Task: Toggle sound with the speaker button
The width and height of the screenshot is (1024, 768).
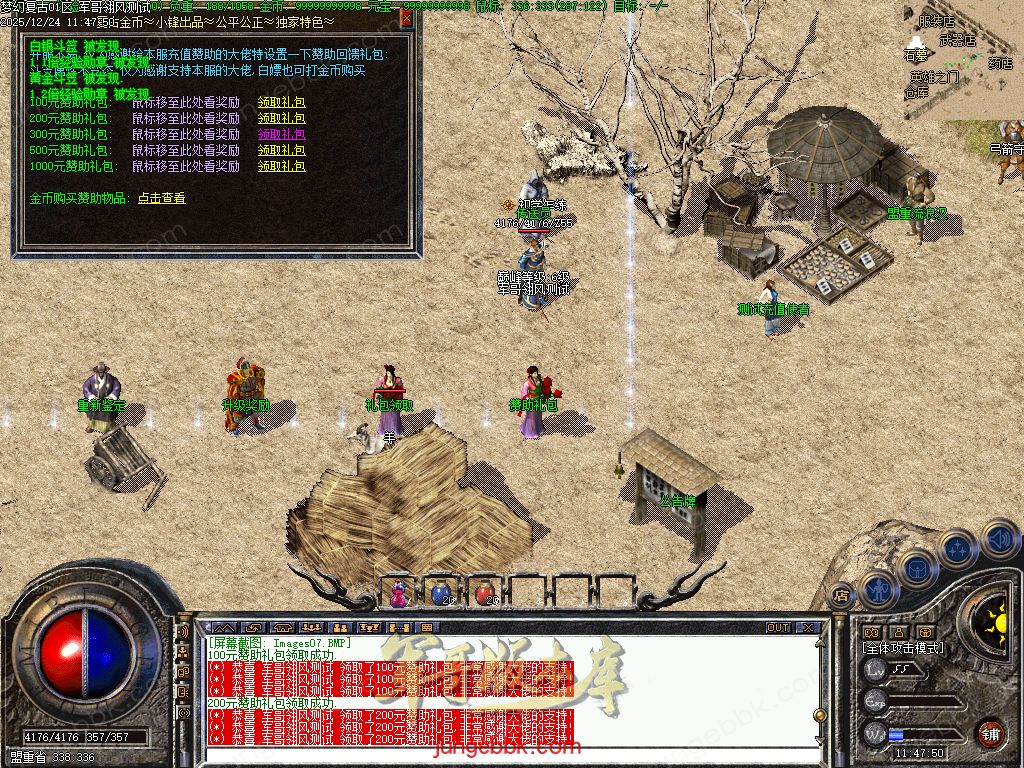Action: (999, 537)
